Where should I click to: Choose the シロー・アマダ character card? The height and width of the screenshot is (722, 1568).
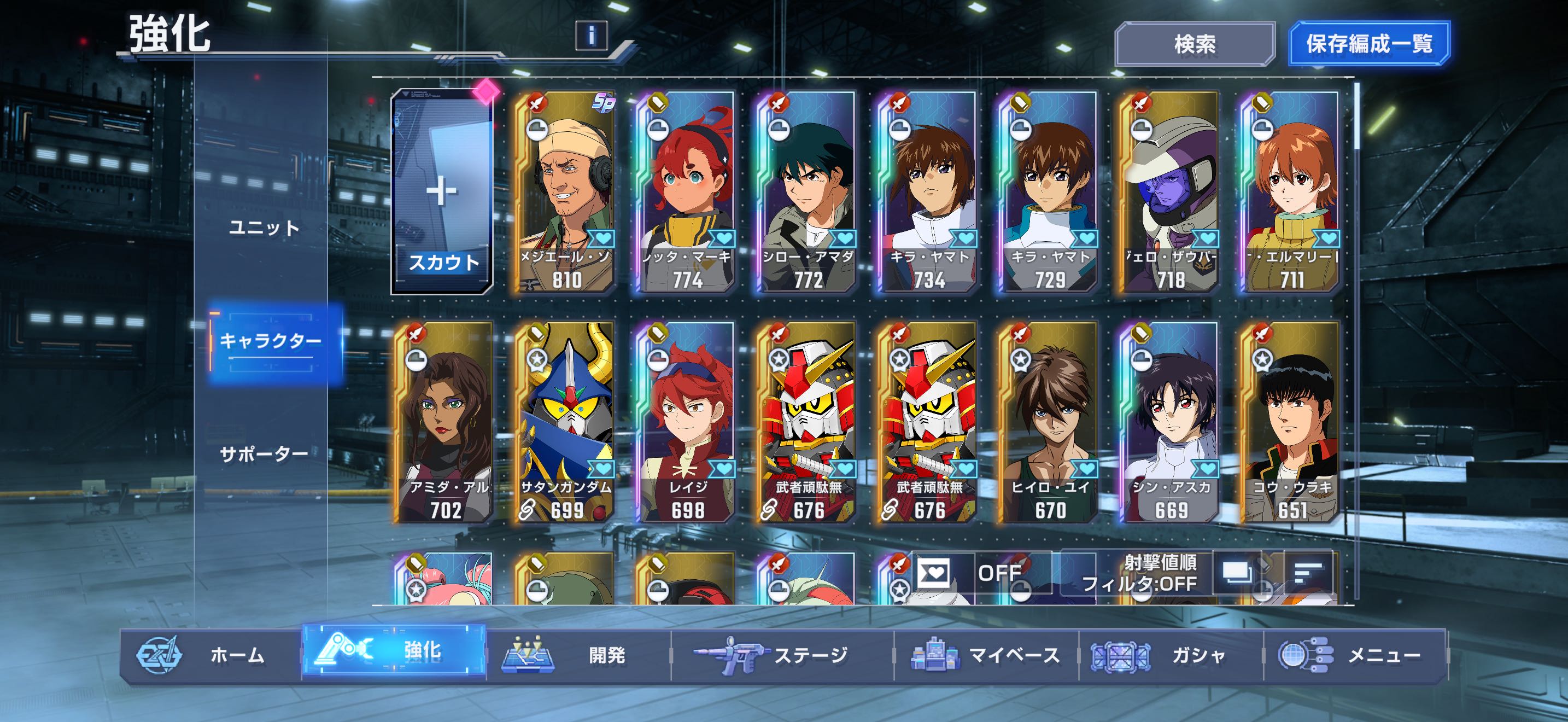pos(807,192)
